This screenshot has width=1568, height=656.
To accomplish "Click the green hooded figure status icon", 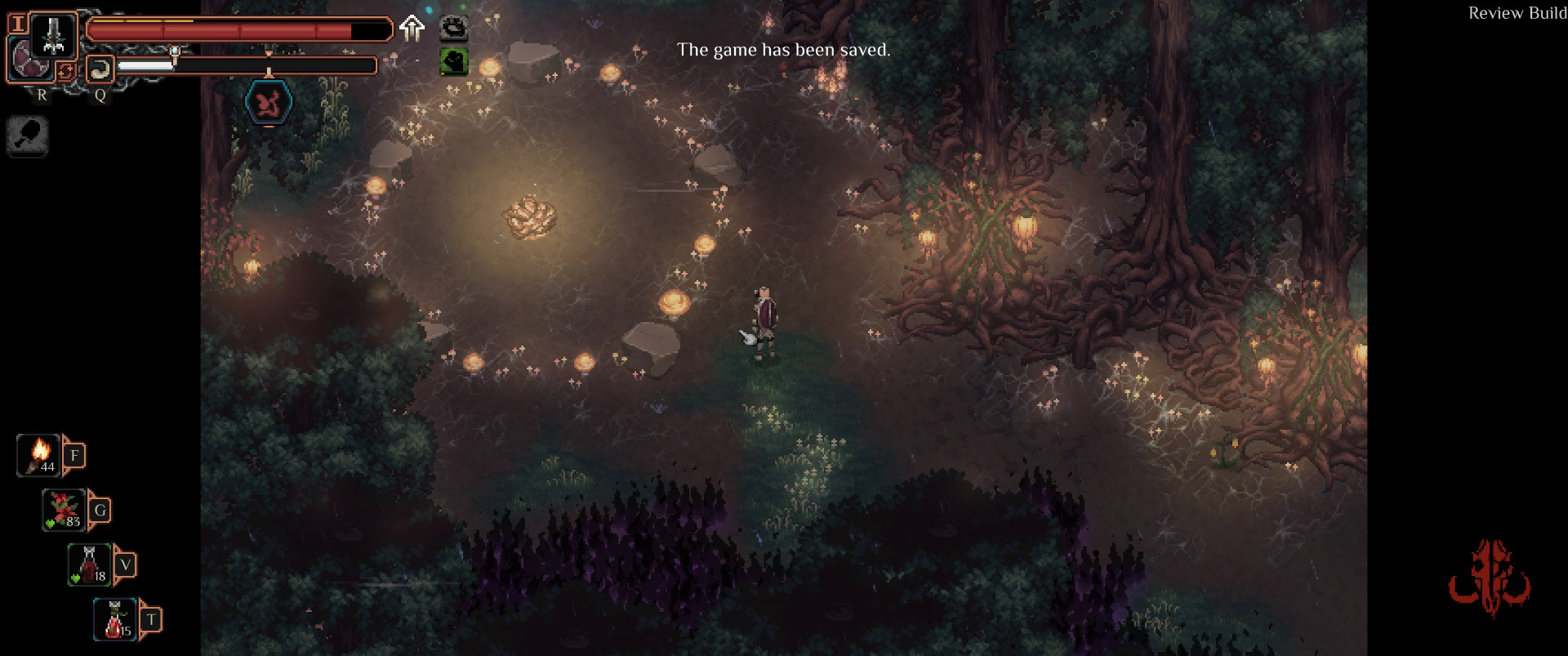I will point(454,61).
